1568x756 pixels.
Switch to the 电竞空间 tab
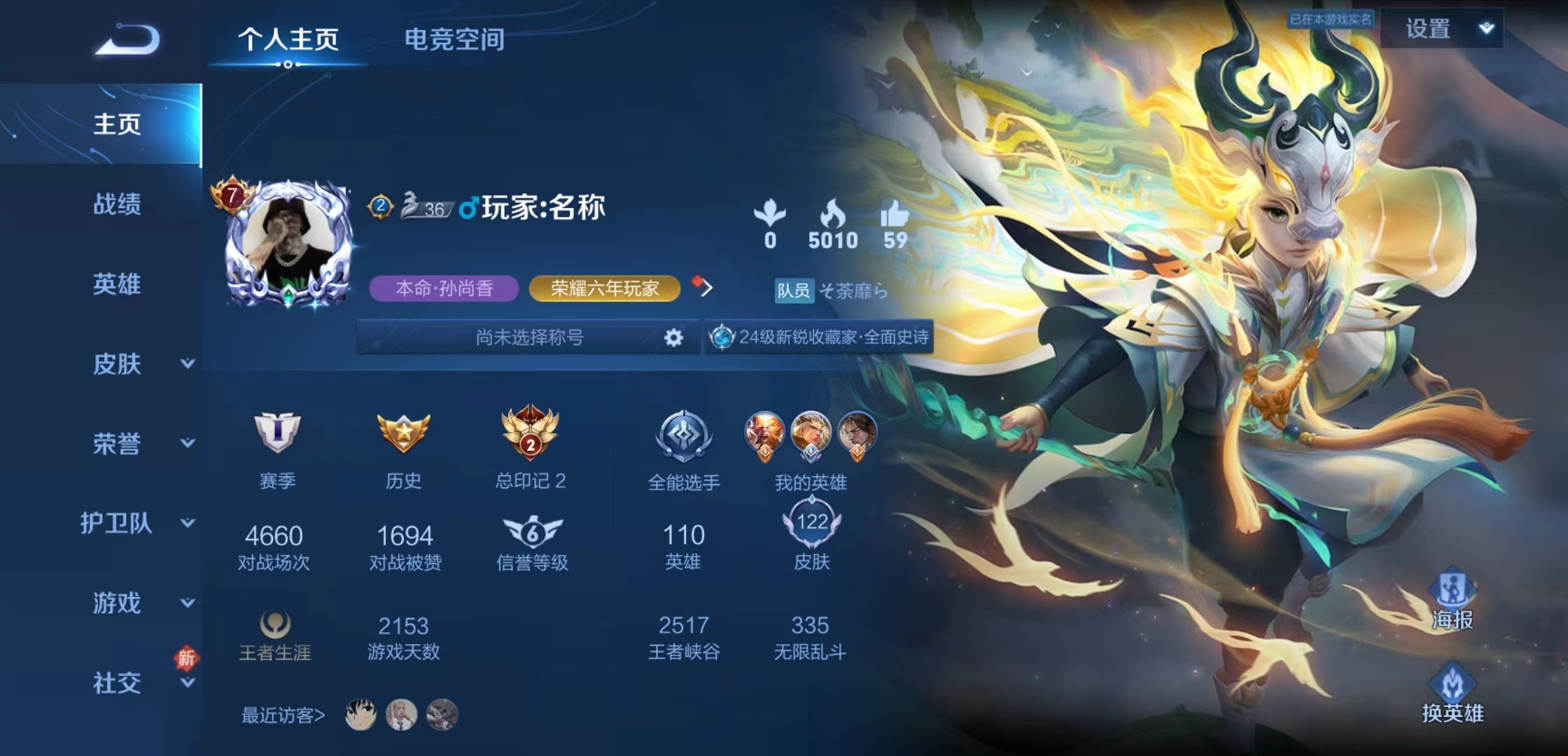(454, 40)
